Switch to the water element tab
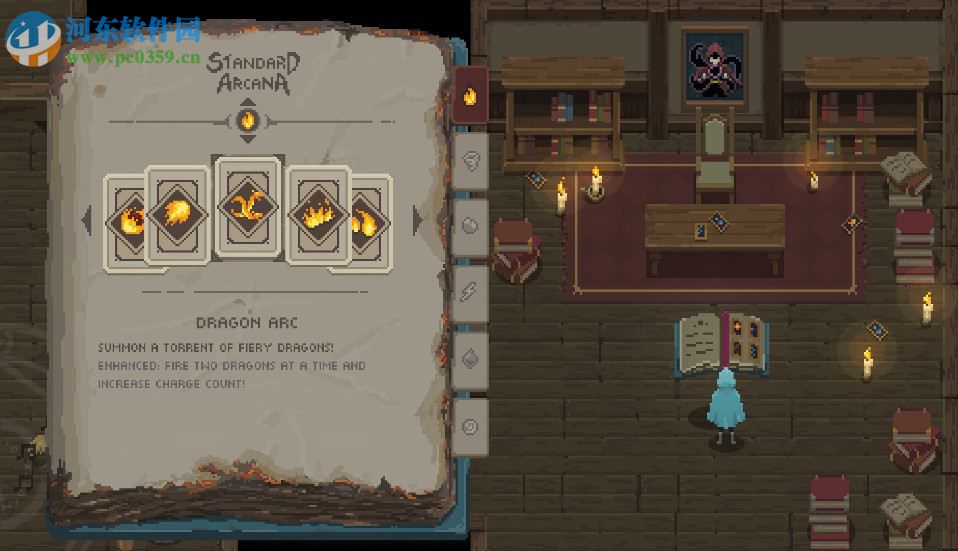 [x=470, y=359]
